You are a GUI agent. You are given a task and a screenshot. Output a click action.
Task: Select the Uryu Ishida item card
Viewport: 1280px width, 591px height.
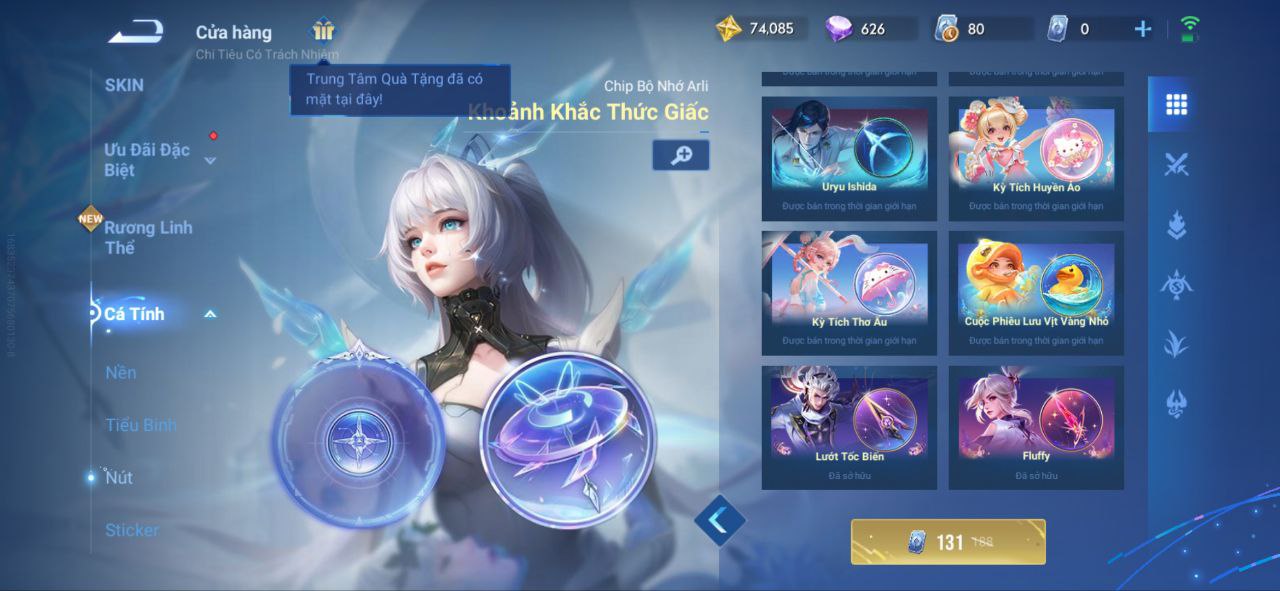coord(849,158)
